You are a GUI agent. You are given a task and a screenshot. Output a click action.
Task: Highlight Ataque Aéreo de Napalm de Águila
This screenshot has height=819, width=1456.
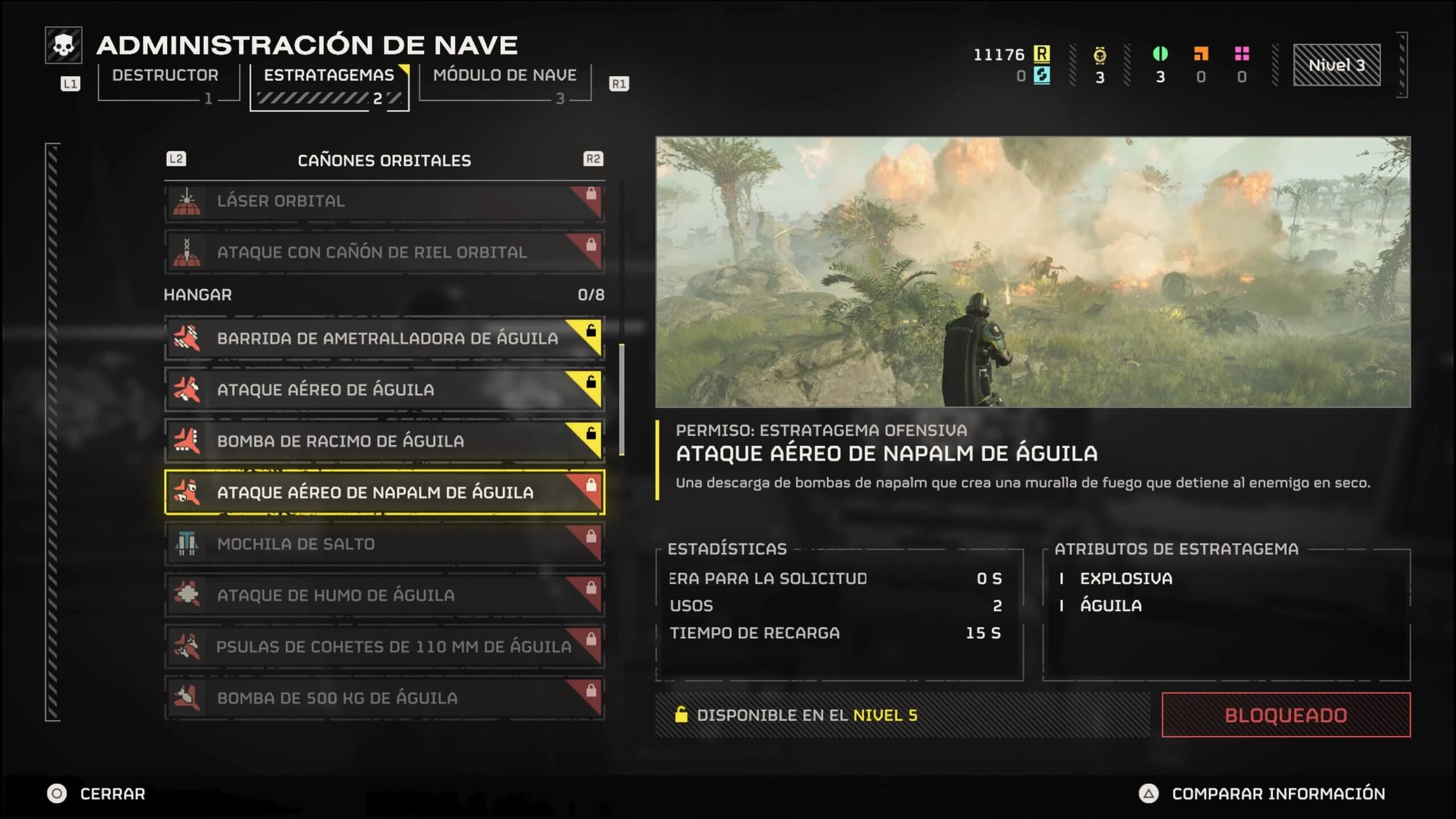[x=384, y=493]
